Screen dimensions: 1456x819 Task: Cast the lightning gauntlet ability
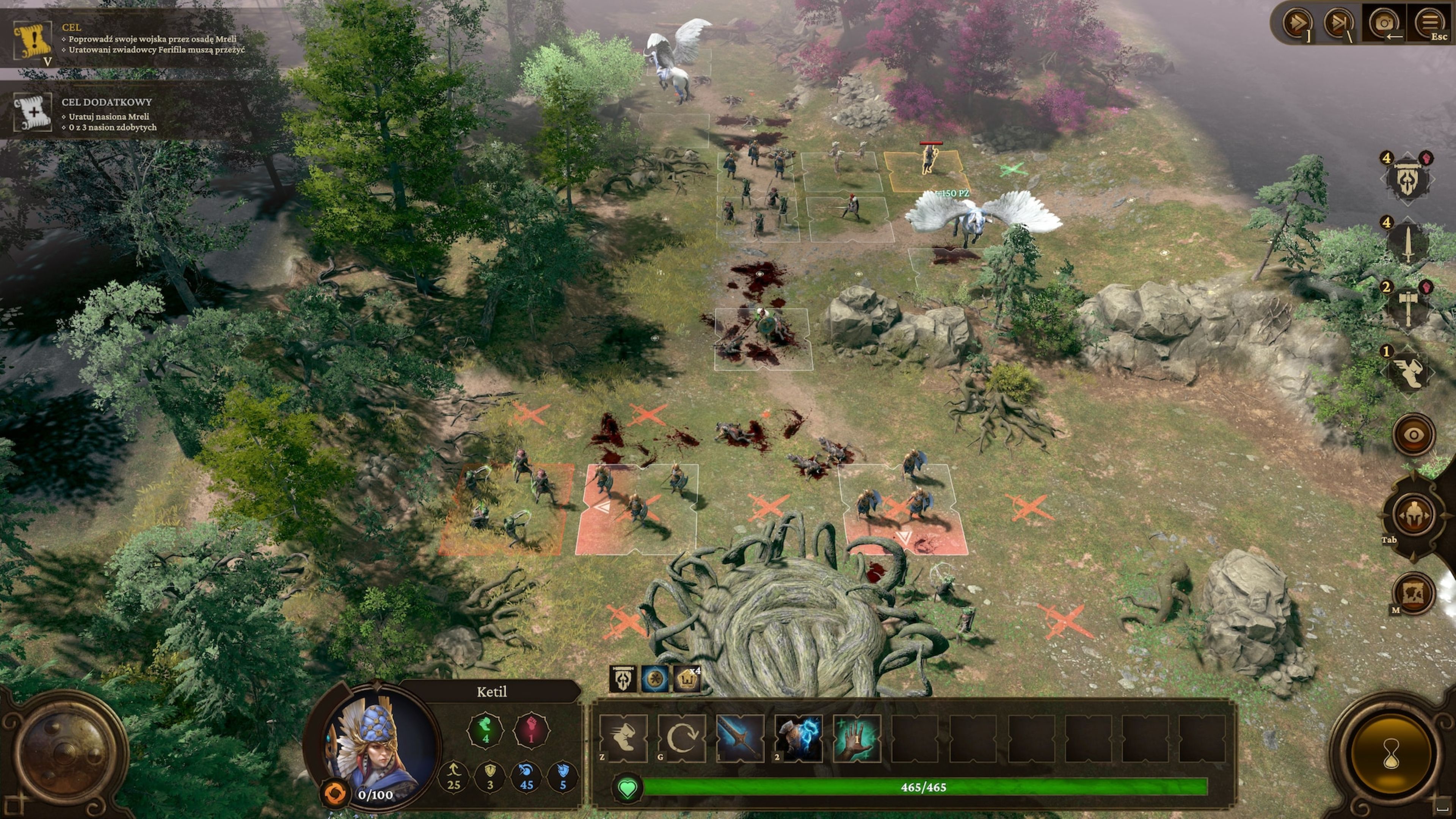point(798,738)
